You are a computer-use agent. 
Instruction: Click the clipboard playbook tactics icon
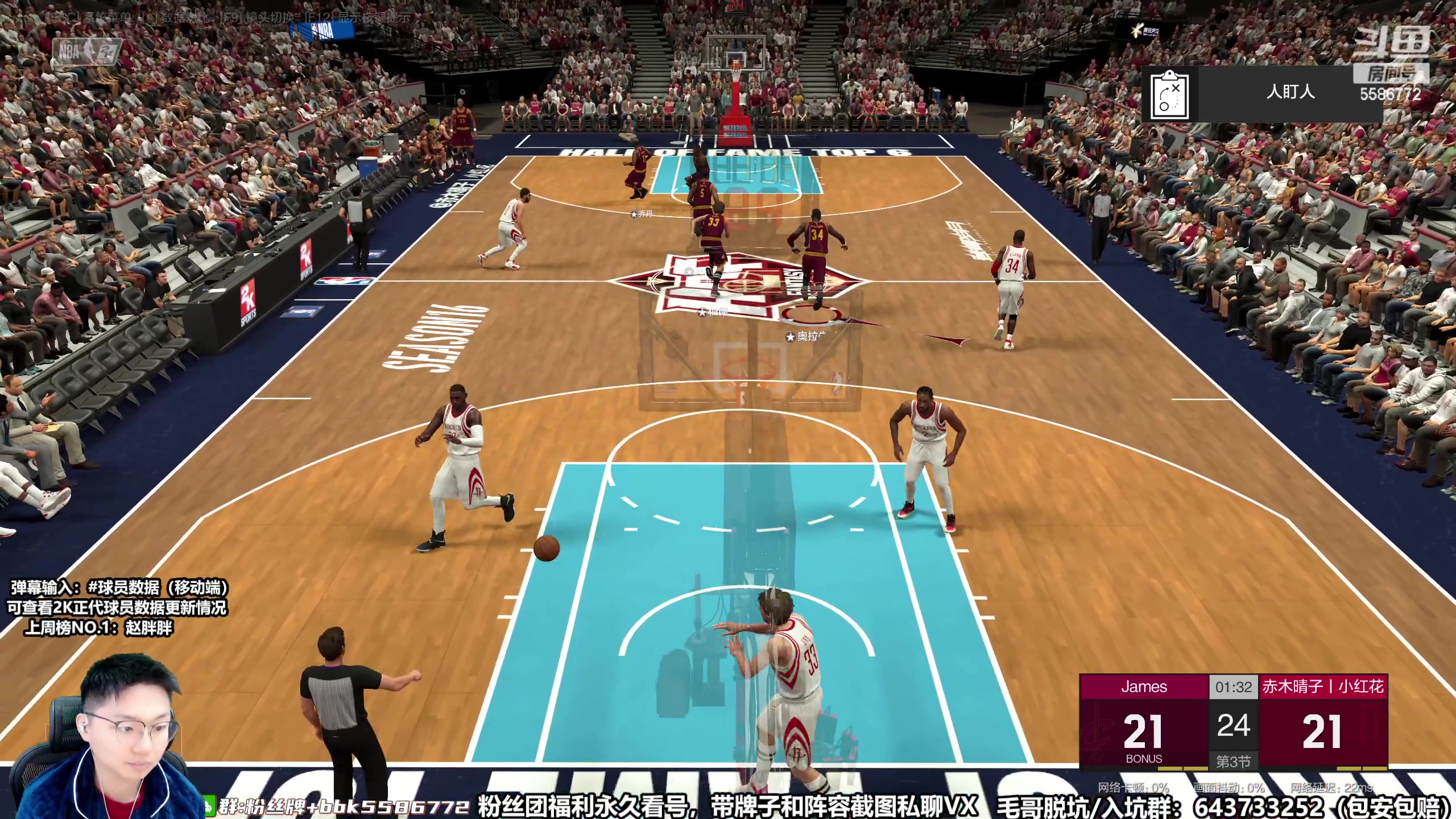click(1169, 95)
